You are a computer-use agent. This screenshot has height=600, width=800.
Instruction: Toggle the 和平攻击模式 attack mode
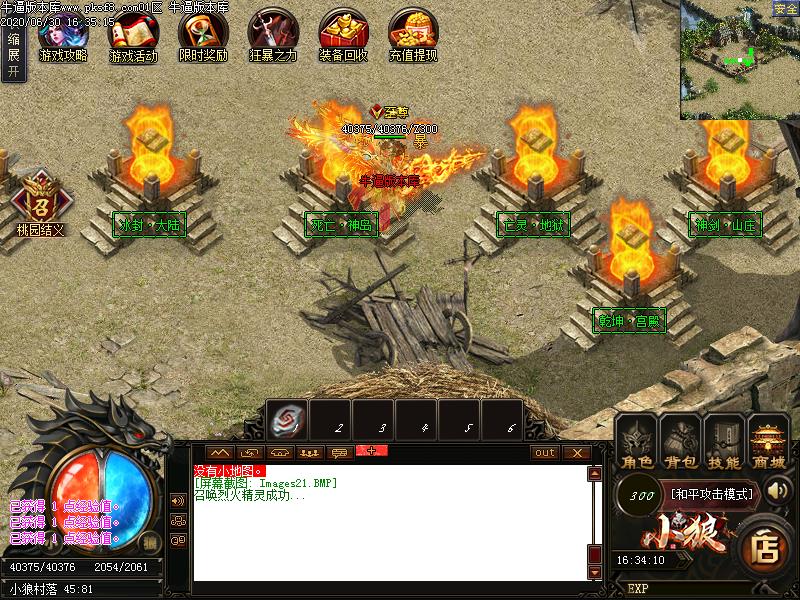711,493
